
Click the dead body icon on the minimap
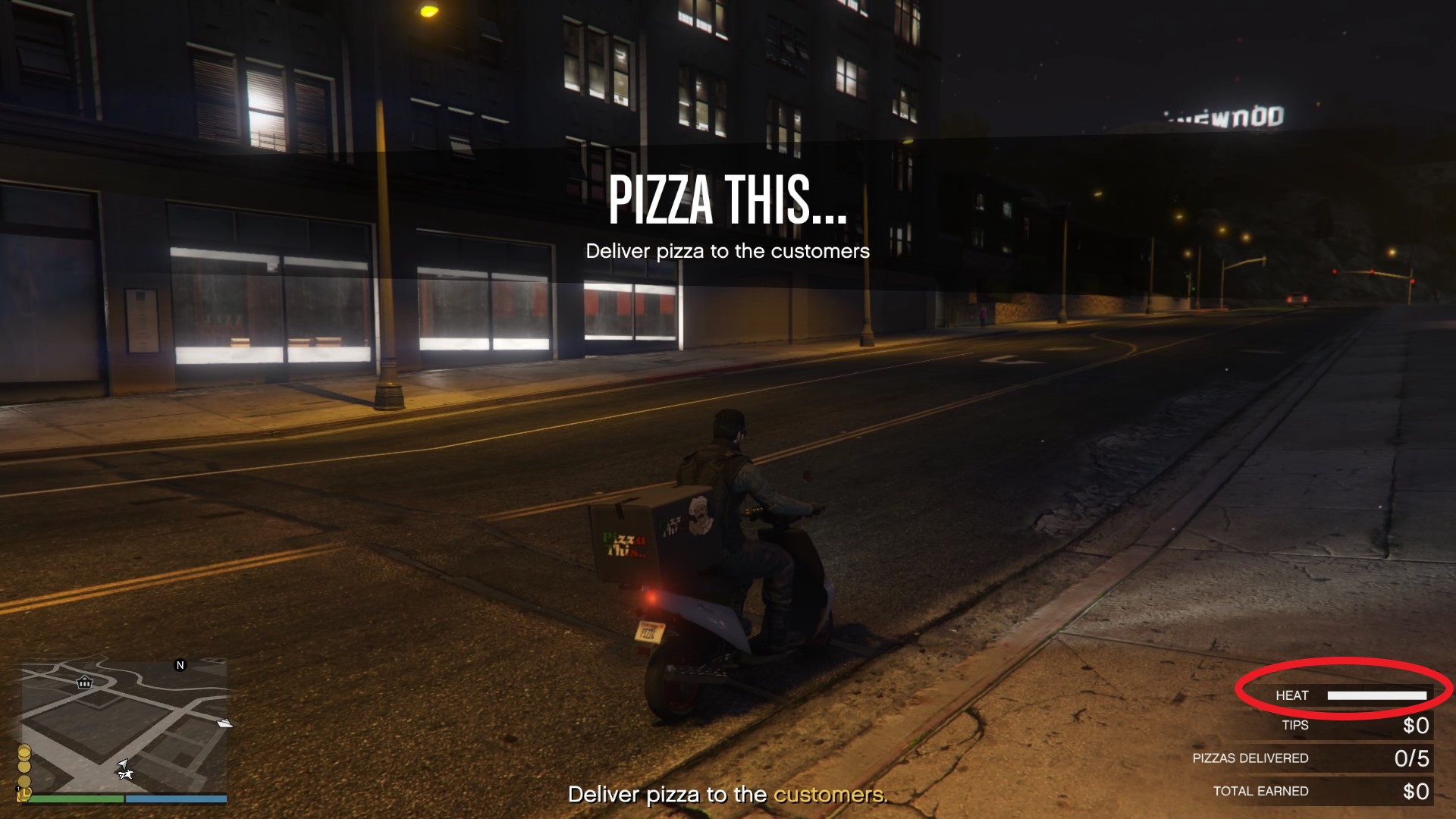[x=127, y=776]
